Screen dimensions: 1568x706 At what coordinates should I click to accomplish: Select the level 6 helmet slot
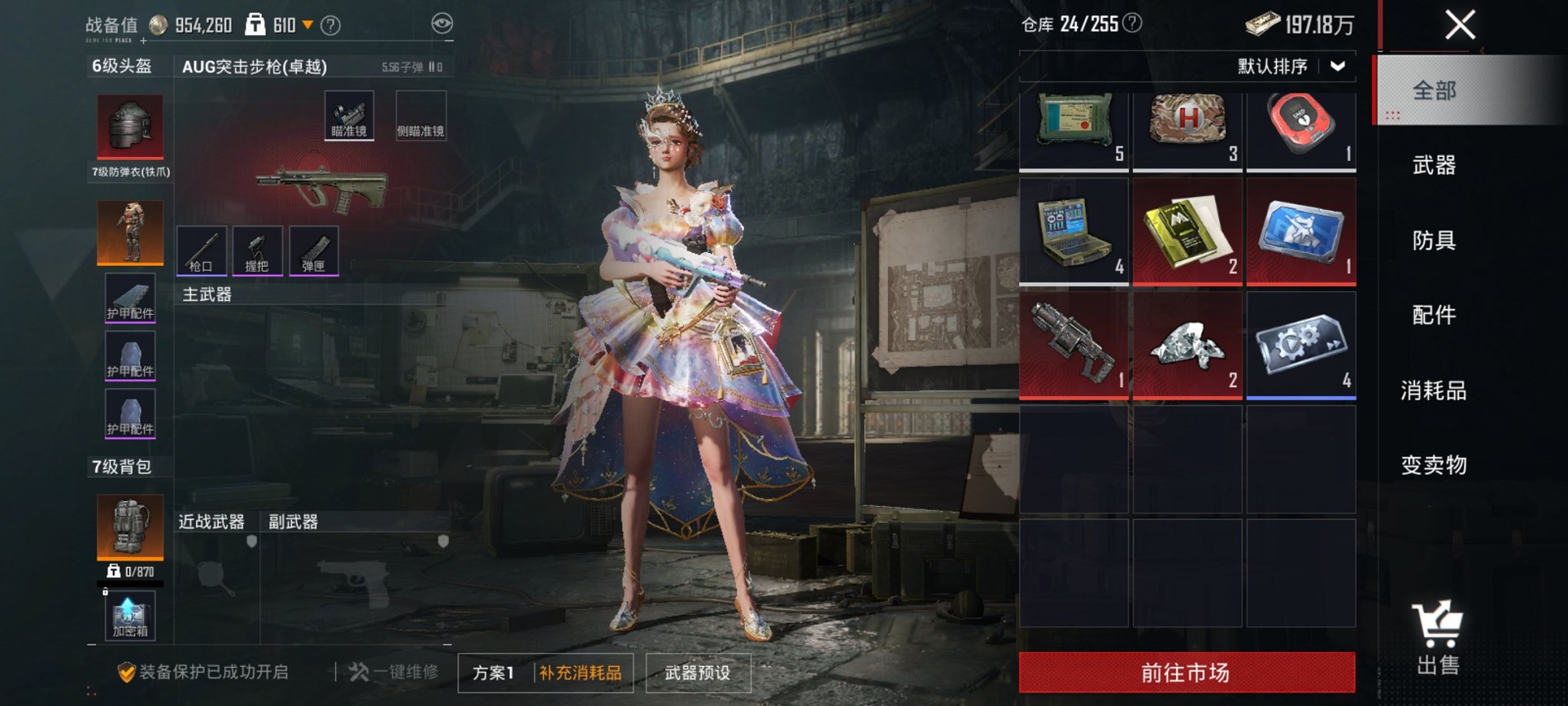point(130,126)
